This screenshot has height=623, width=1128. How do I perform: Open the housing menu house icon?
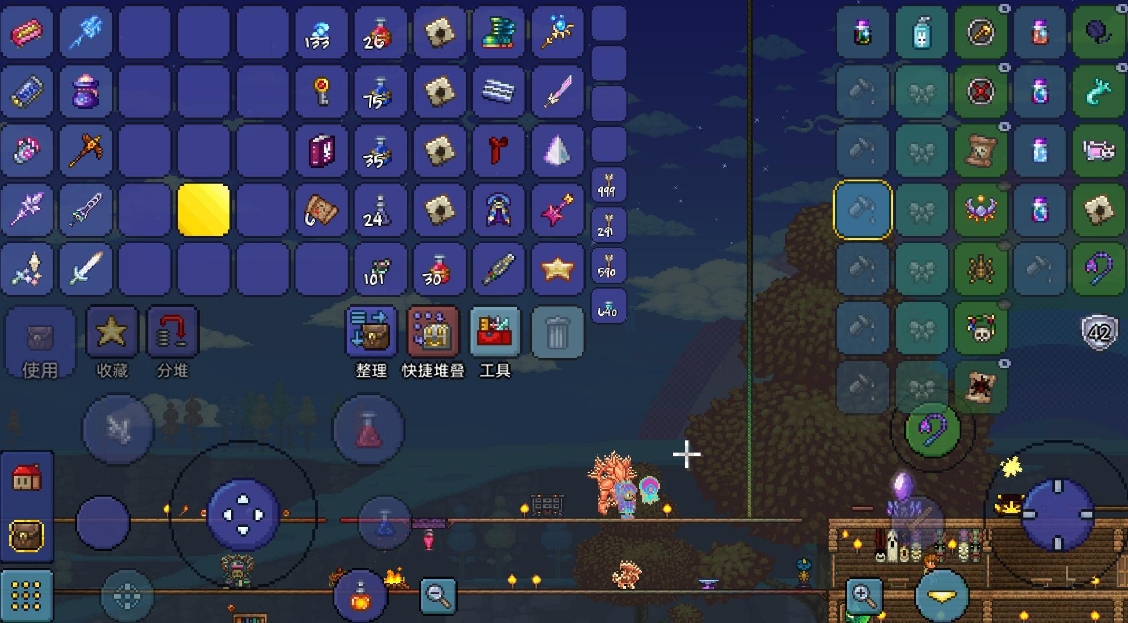click(x=26, y=478)
